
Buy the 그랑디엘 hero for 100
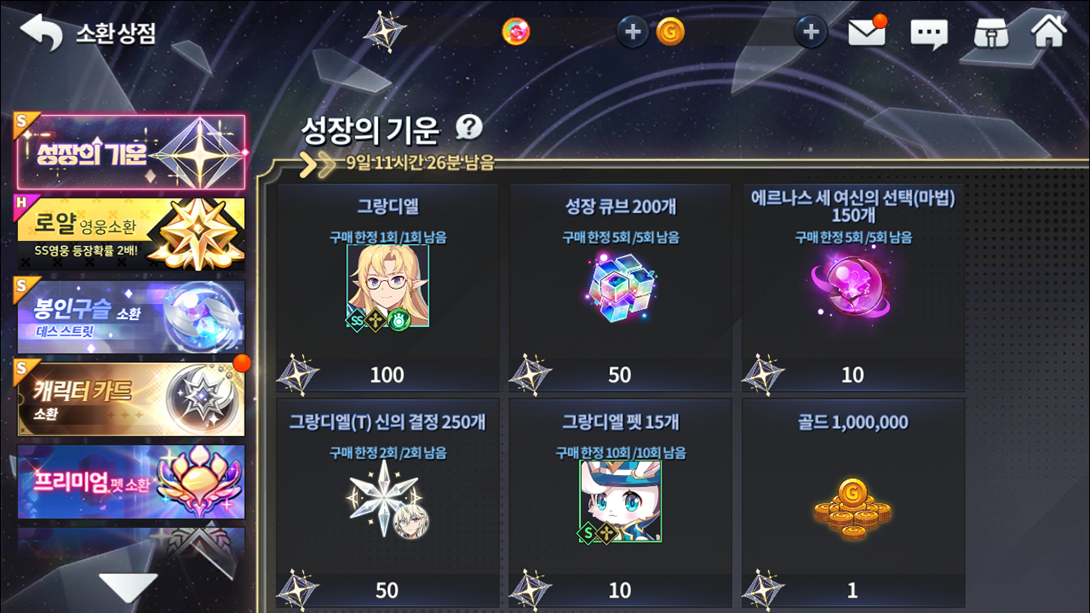click(x=387, y=288)
